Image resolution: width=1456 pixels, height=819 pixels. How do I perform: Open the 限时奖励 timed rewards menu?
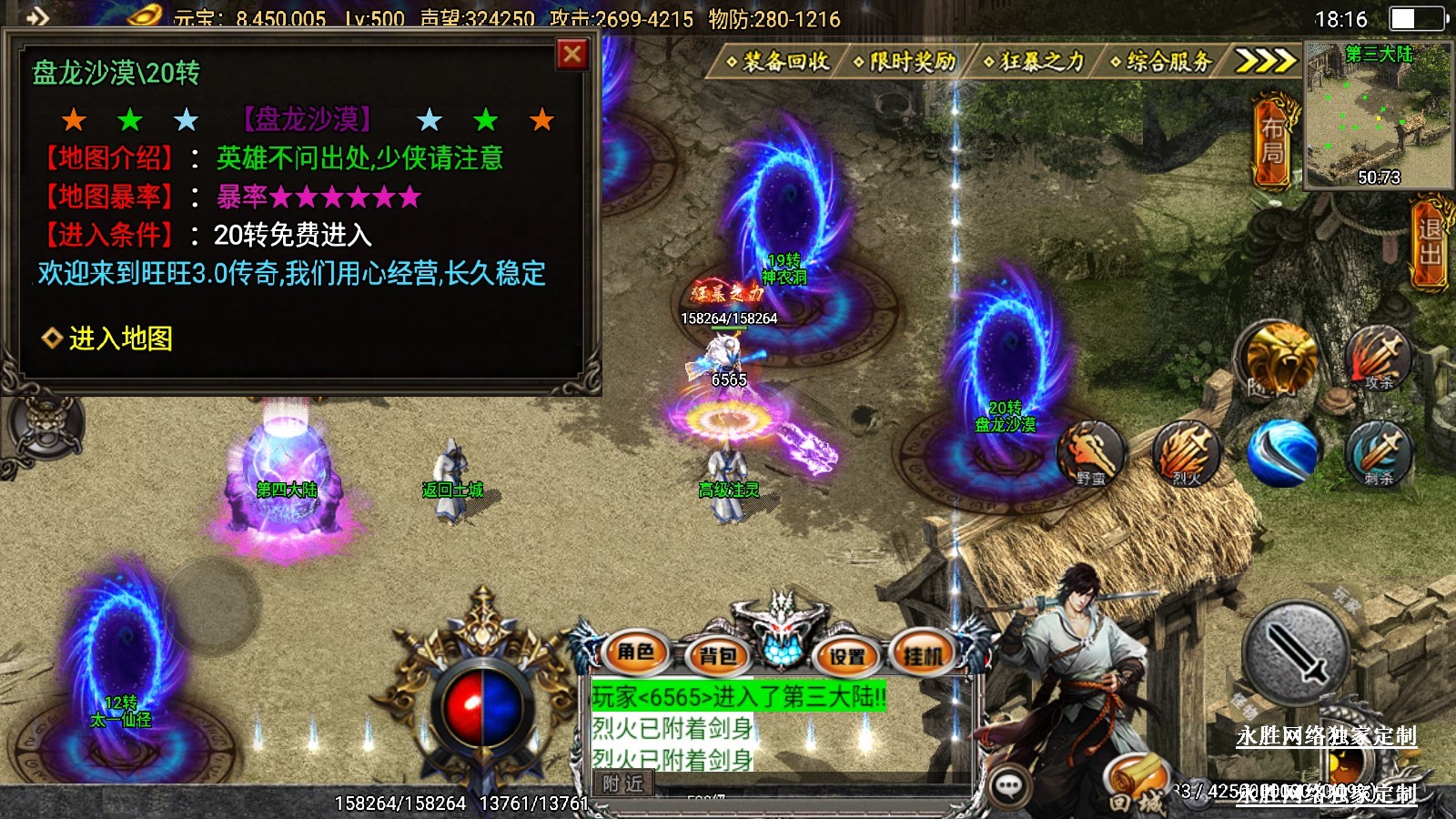(905, 62)
